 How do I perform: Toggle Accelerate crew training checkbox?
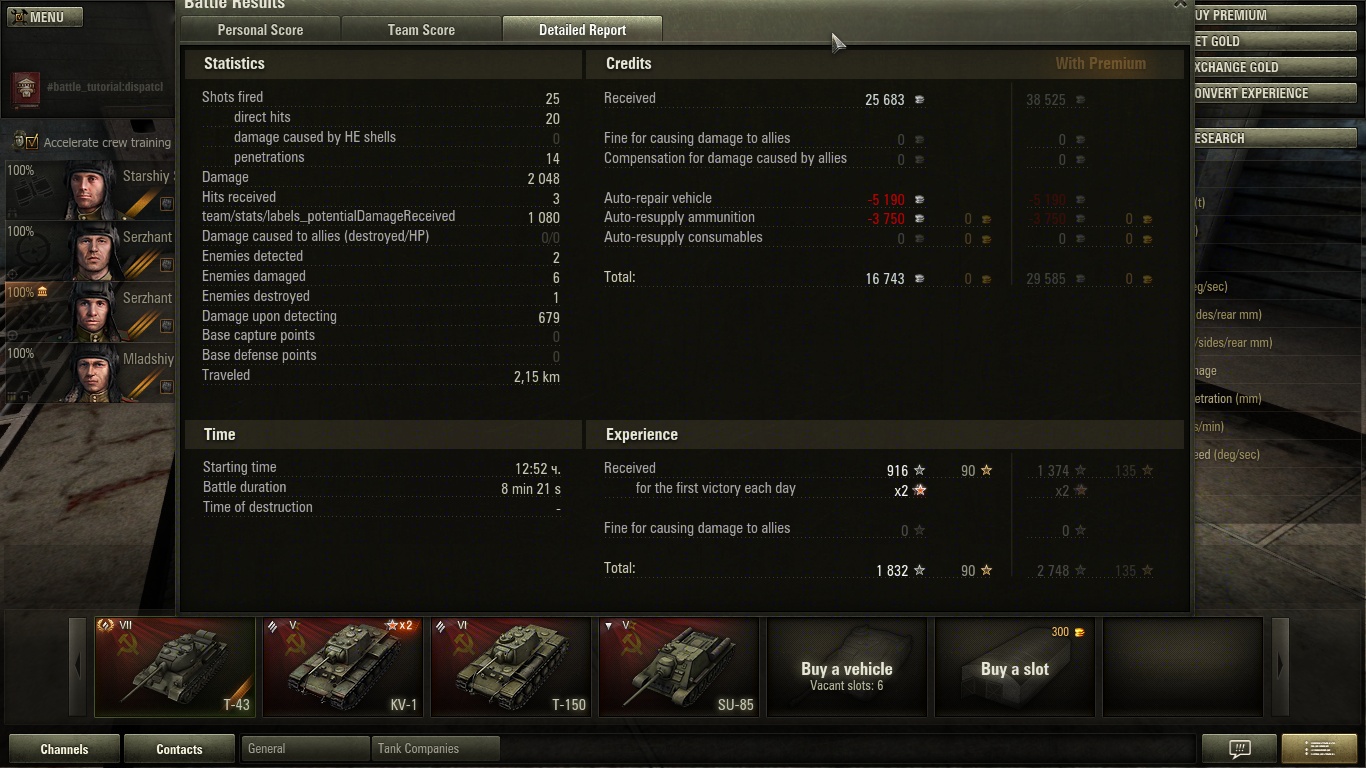click(33, 142)
